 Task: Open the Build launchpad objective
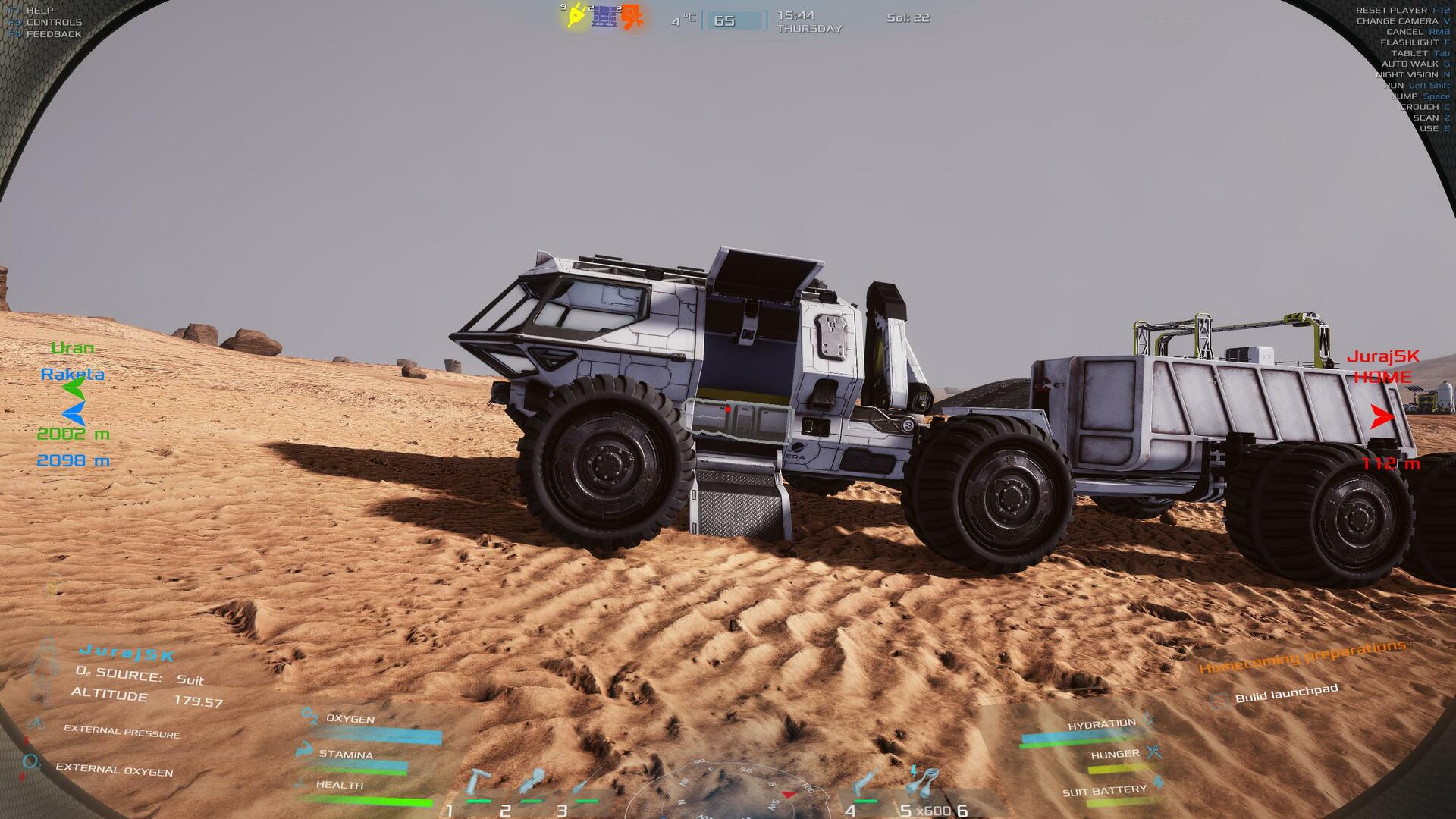coord(1286,694)
